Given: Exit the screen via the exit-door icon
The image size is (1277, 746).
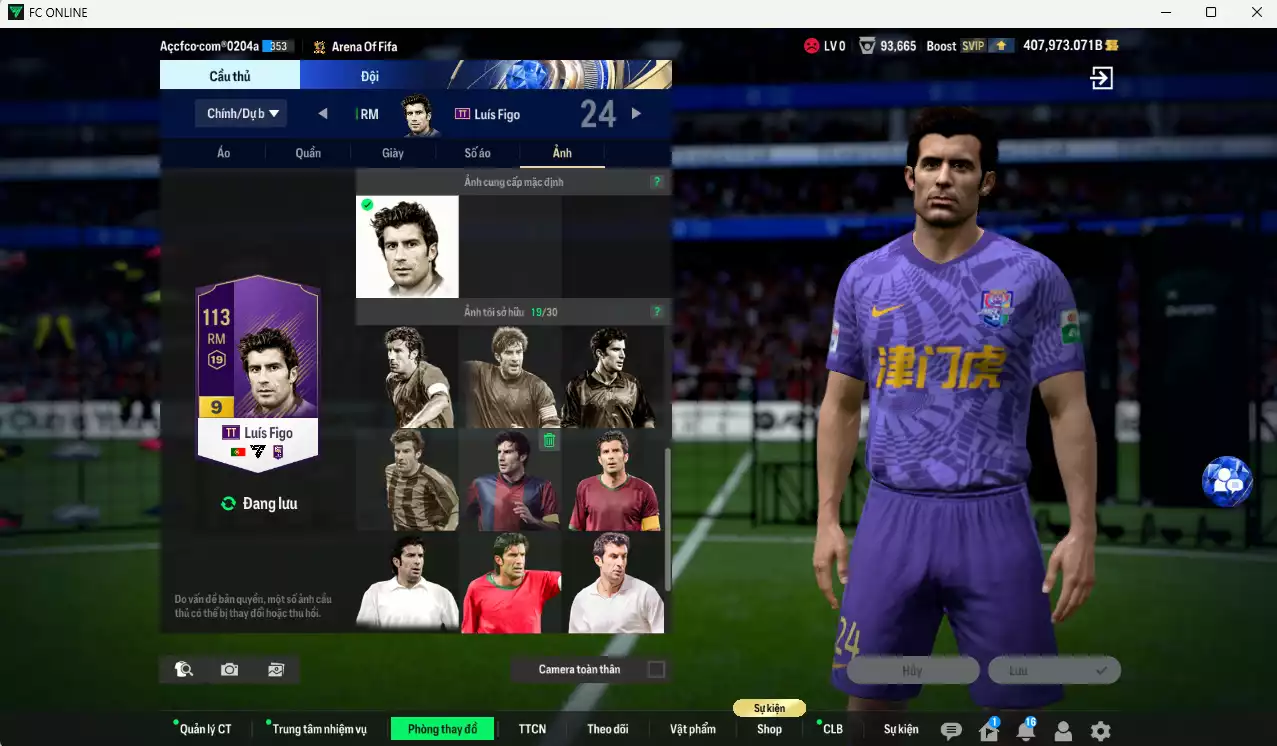Looking at the screenshot, I should tap(1101, 78).
